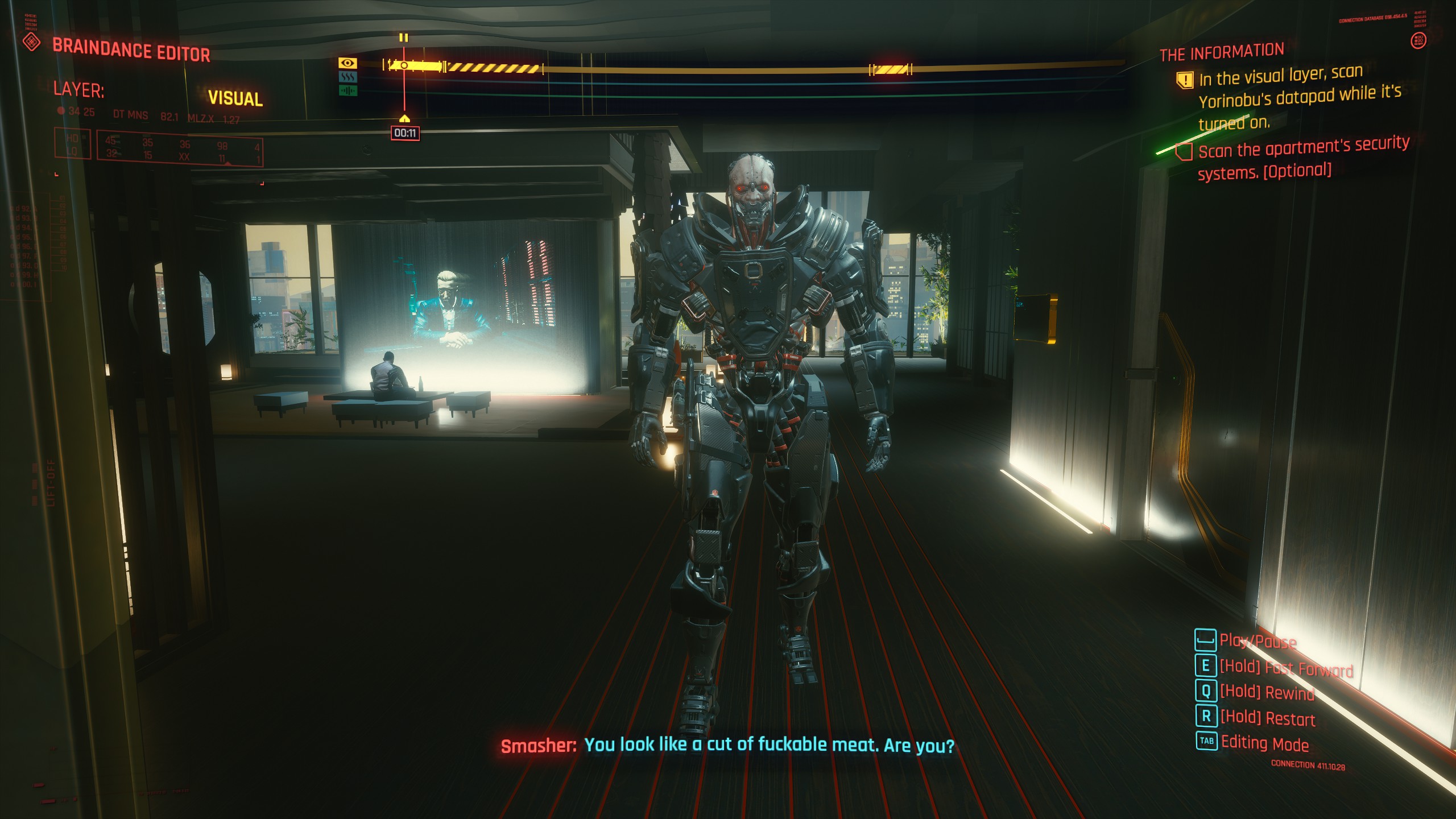Select the visual layer eye icon
1456x819 pixels.
point(348,63)
